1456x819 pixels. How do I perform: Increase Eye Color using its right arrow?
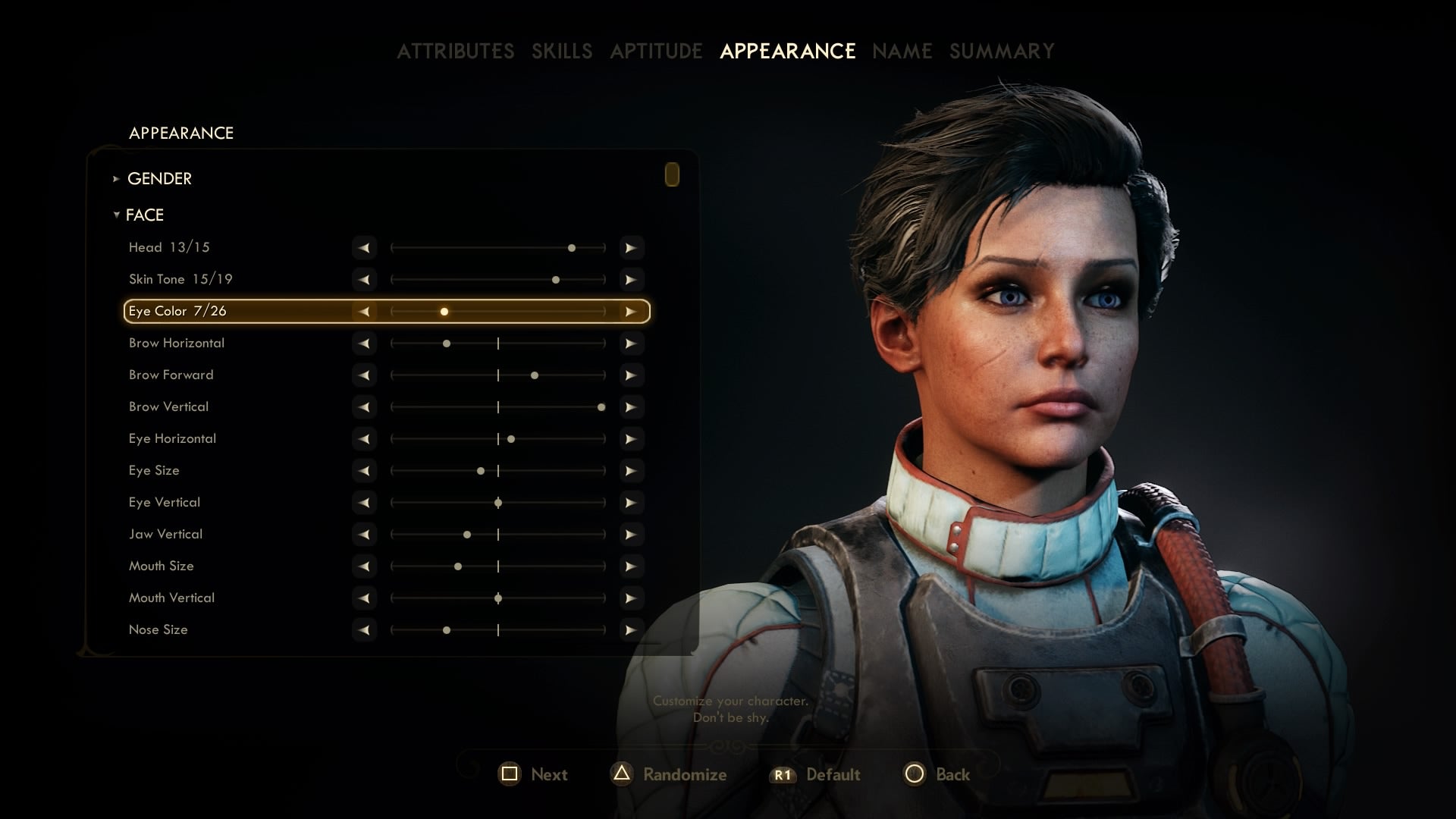click(632, 311)
